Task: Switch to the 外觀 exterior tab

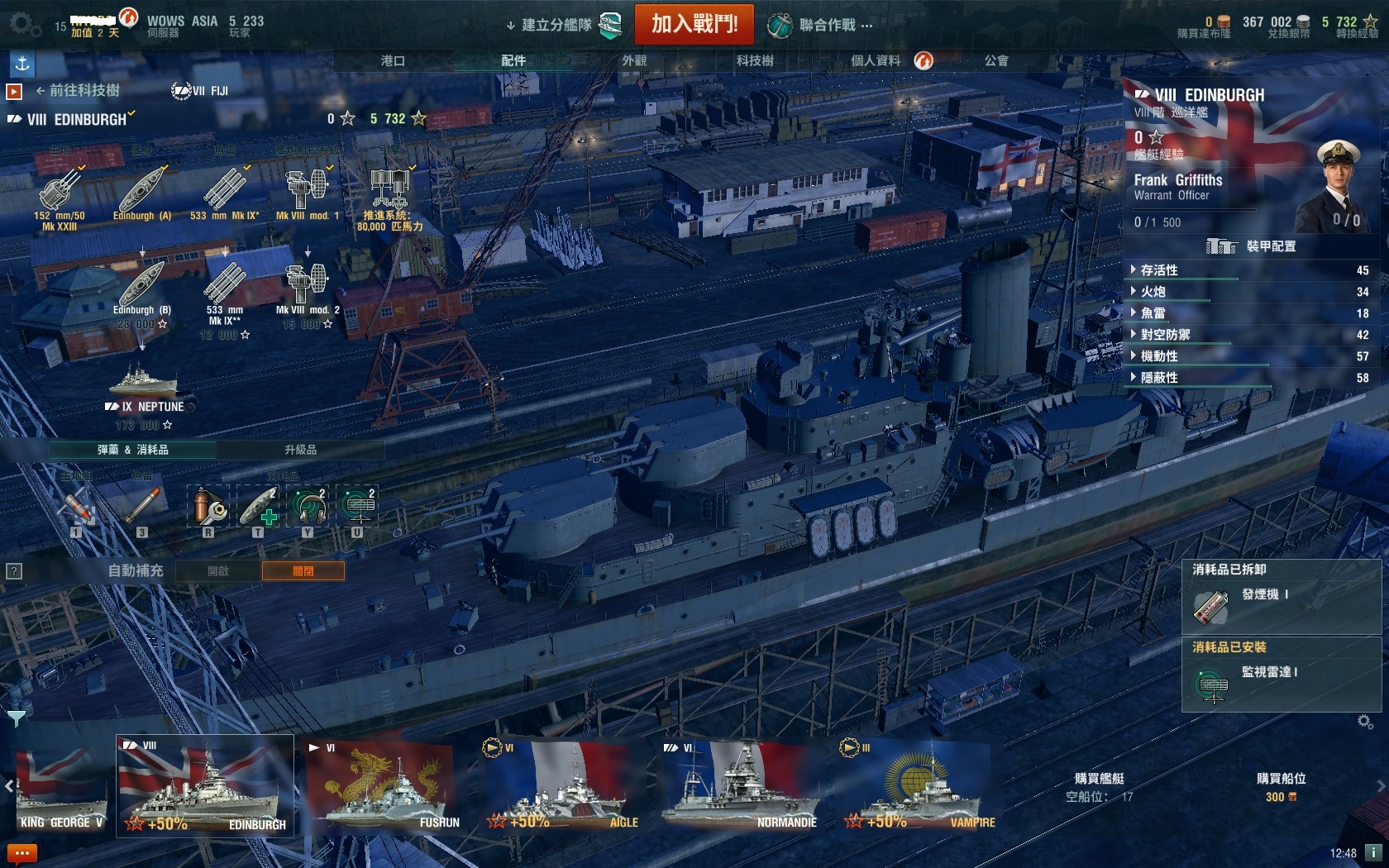Action: pyautogui.click(x=634, y=60)
